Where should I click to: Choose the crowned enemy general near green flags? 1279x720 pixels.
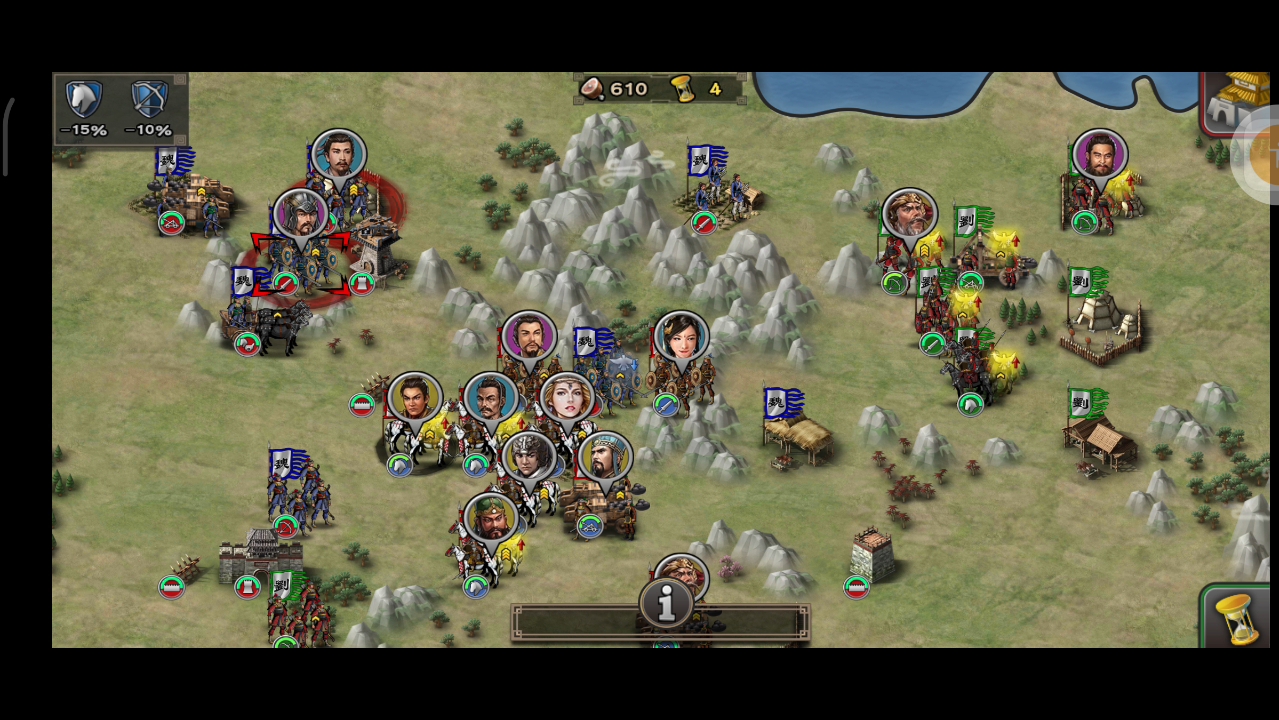[x=909, y=215]
